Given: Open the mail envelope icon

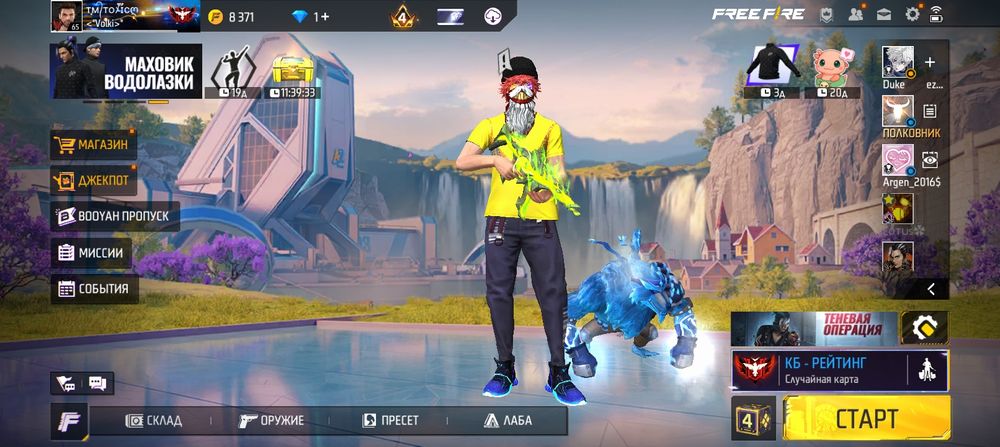Looking at the screenshot, I should (884, 14).
